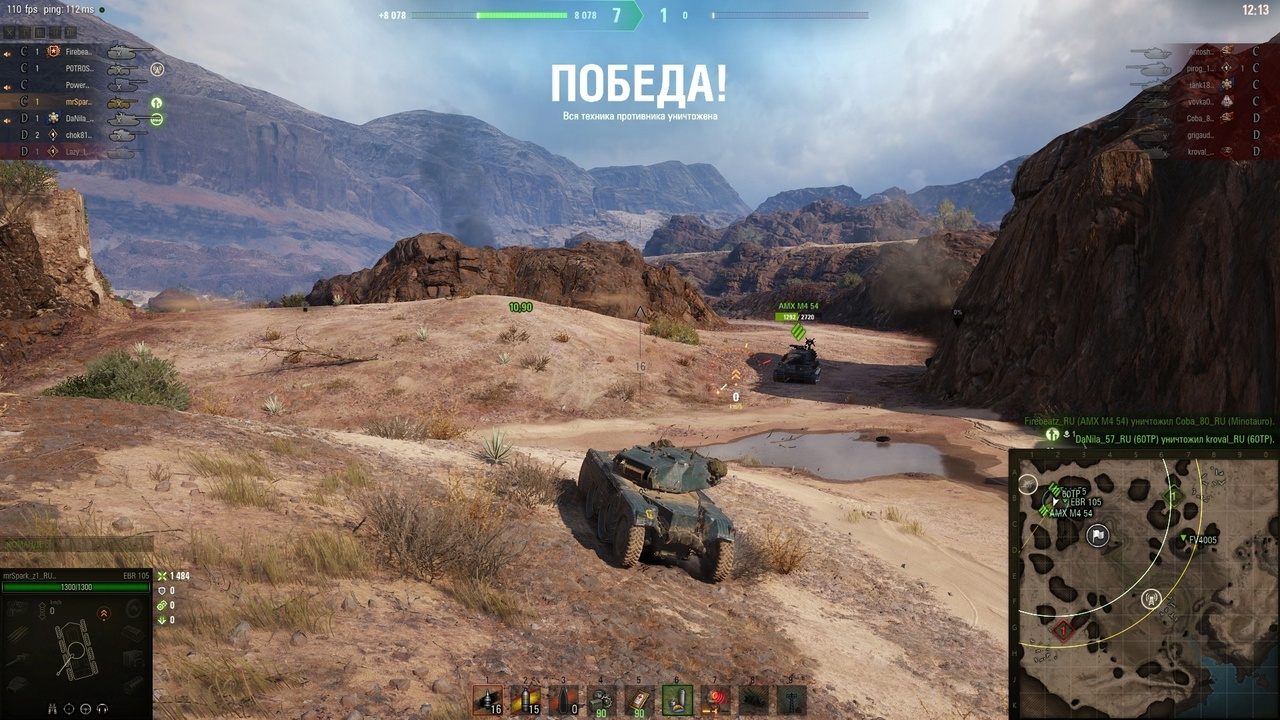
Task: Click the first player-panel view mode button
Action: coord(9,33)
